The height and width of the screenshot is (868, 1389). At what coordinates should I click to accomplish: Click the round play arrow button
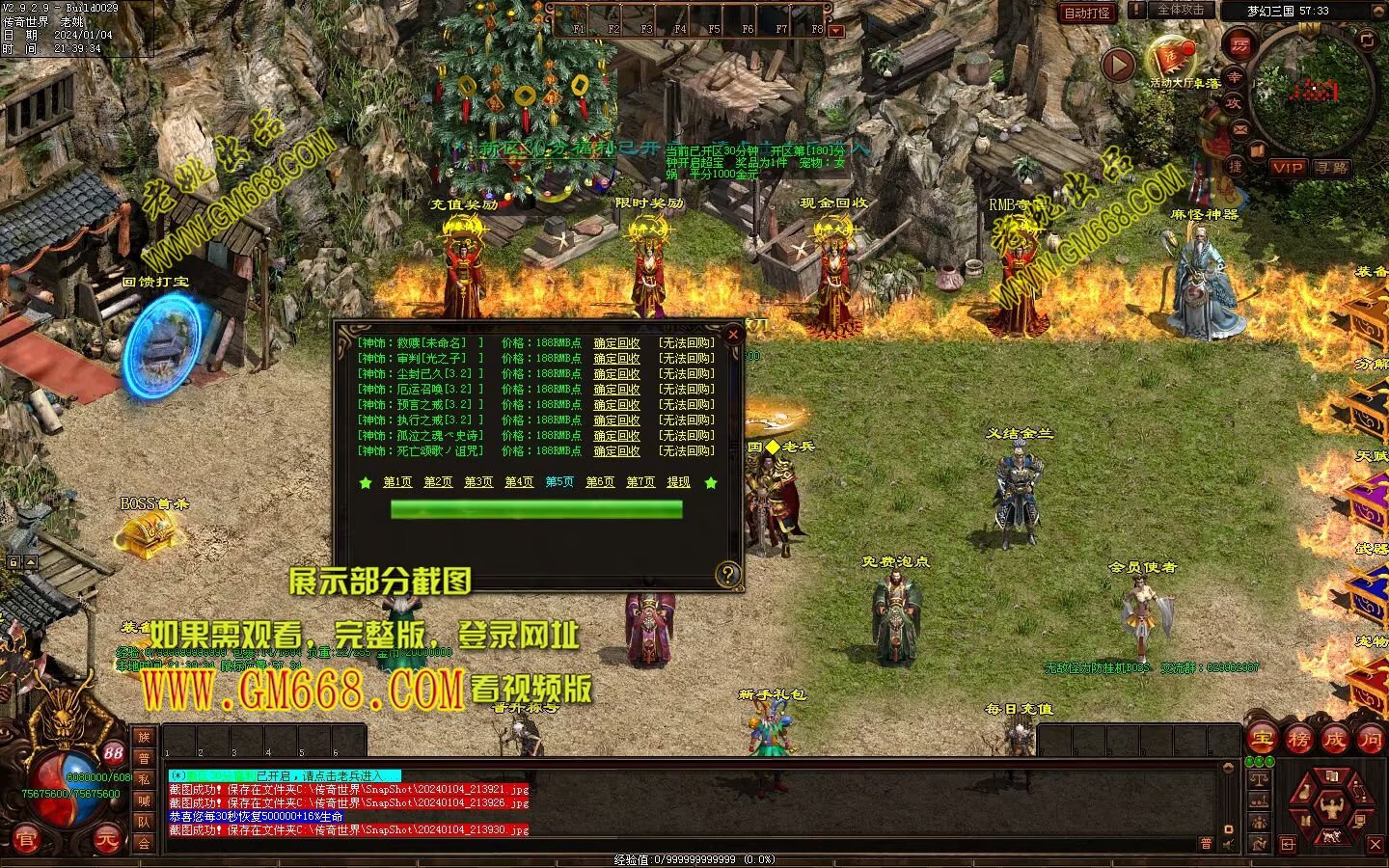click(1118, 65)
